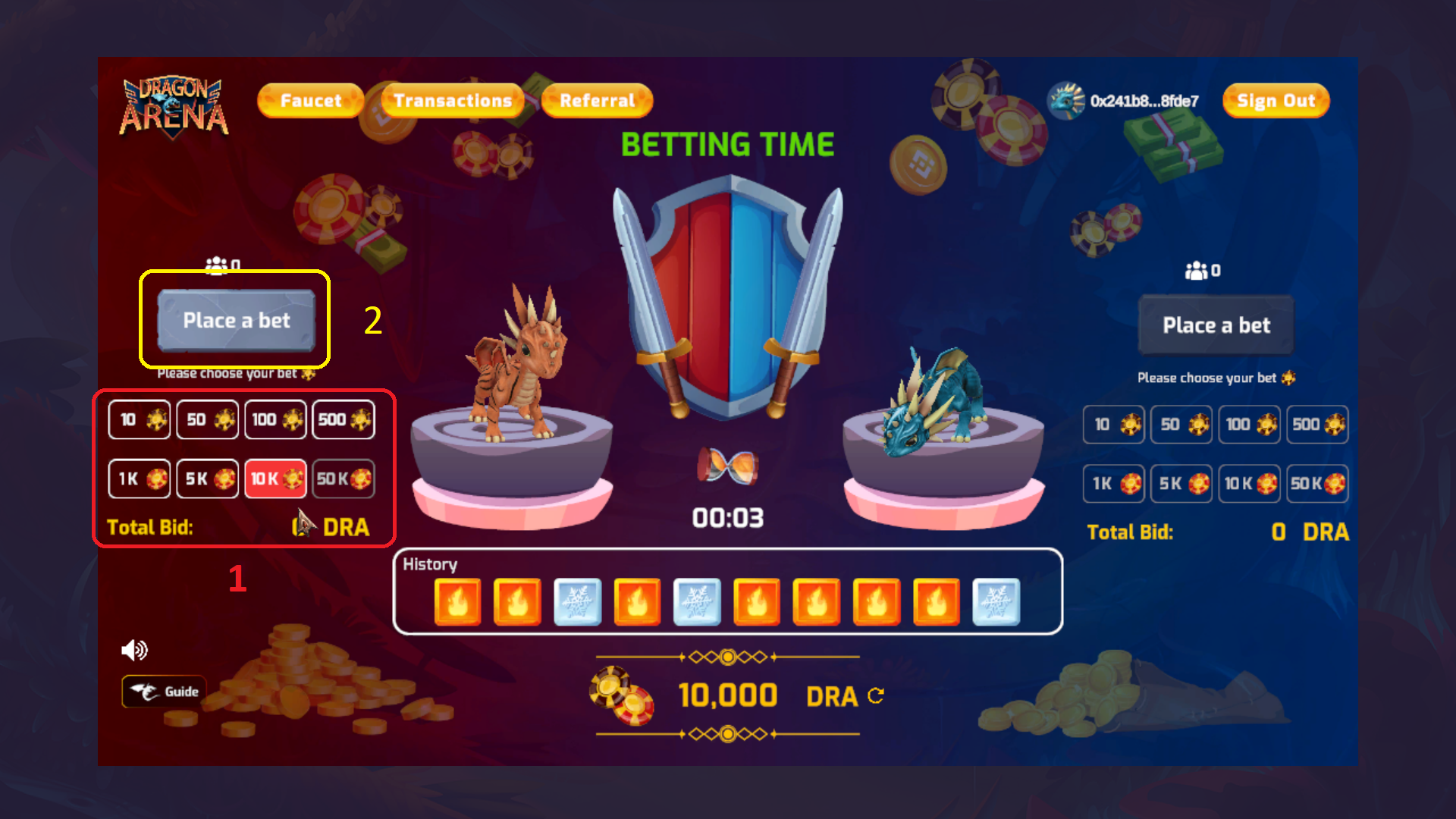Click the snowflake icon in the History row

click(577, 602)
